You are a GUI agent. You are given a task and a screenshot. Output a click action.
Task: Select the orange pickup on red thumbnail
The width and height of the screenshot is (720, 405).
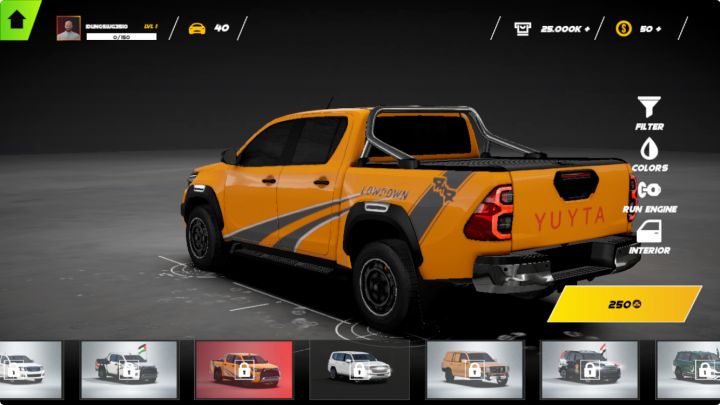pos(244,369)
